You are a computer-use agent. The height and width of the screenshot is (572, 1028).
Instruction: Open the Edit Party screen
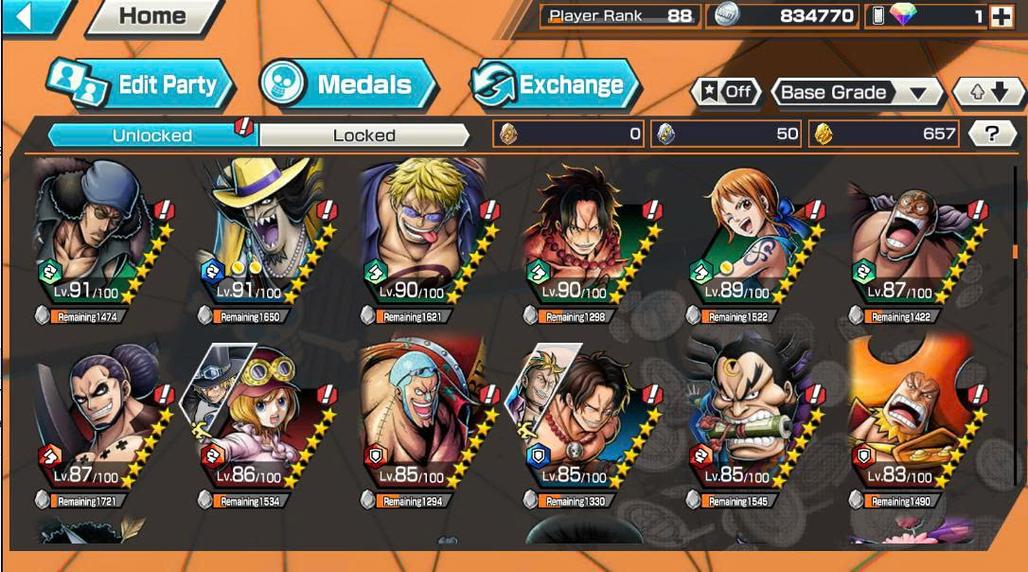pyautogui.click(x=141, y=85)
